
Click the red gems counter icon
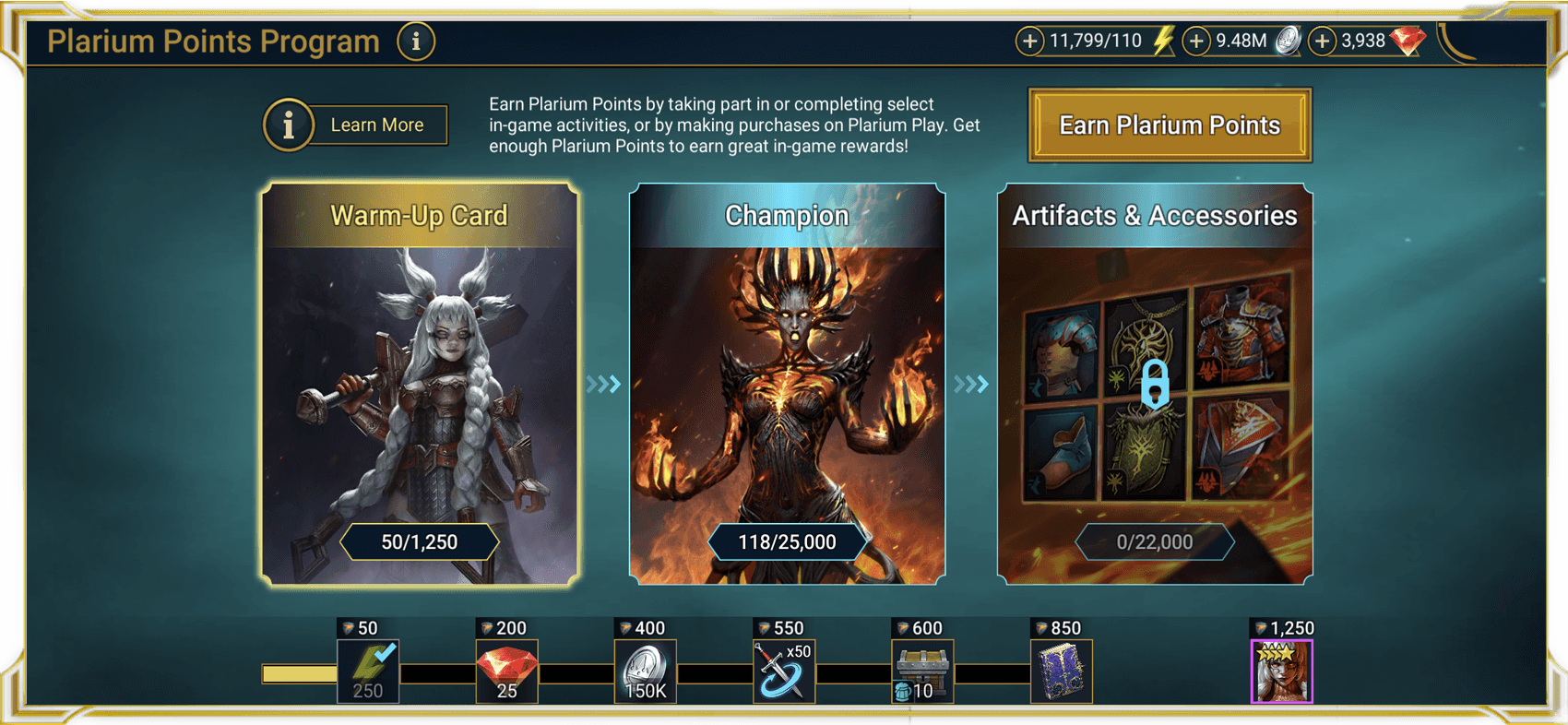pos(1409,41)
